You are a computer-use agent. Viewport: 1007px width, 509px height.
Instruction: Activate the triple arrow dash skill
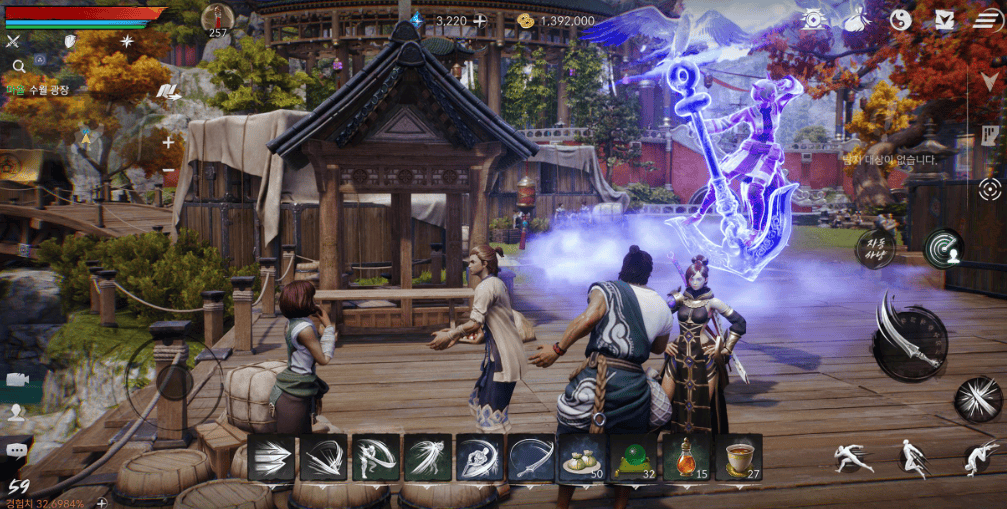pyautogui.click(x=271, y=457)
